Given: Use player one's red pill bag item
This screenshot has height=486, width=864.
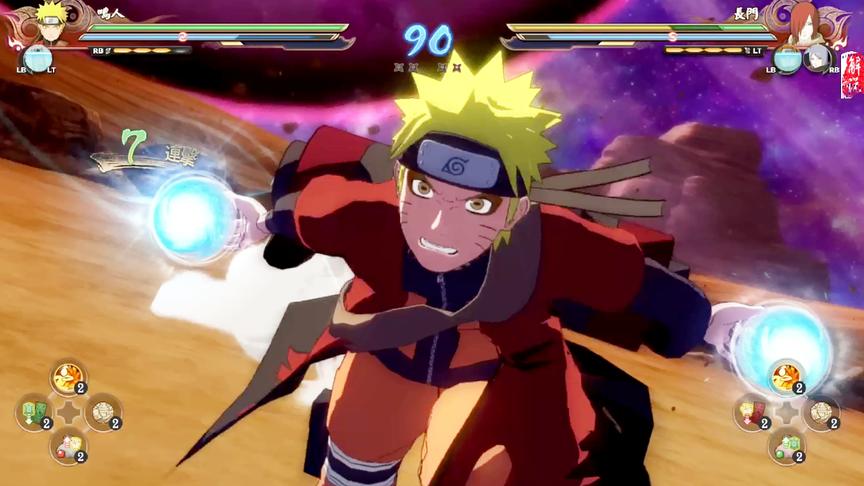Looking at the screenshot, I should [x=68, y=445].
